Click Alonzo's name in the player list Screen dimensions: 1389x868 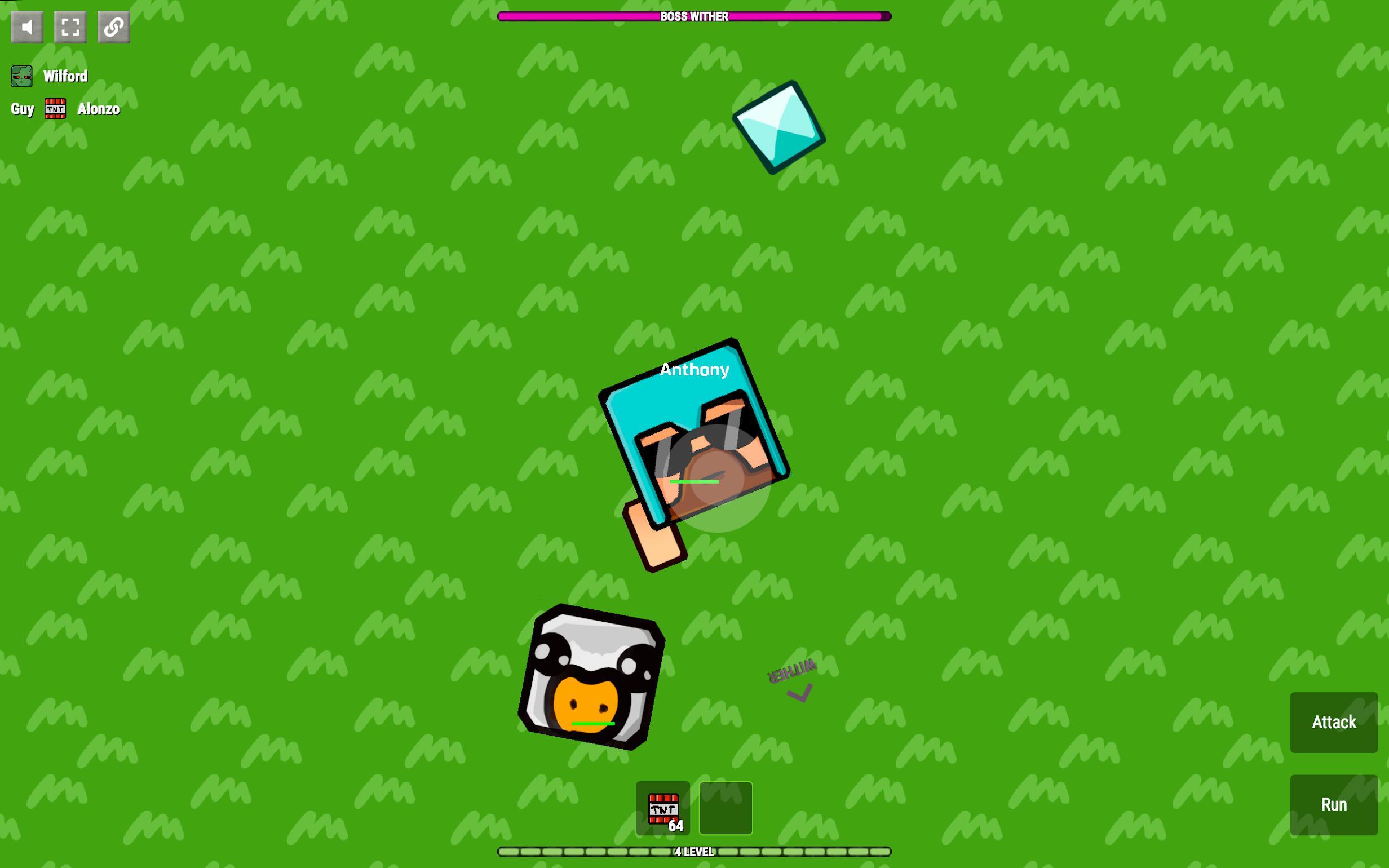[99, 108]
